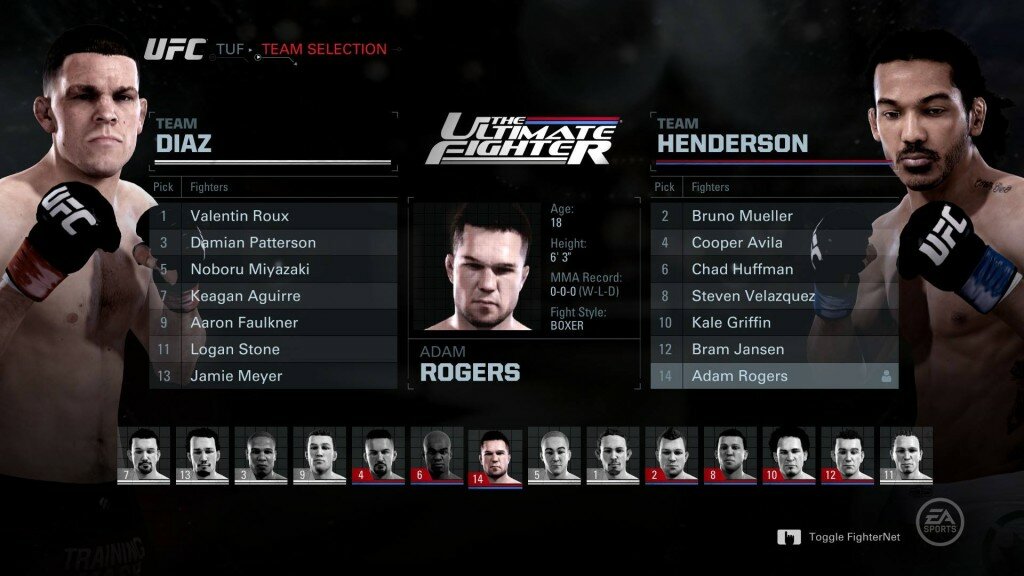Choose Damian Patterson row
Viewport: 1024px width, 576px height.
pyautogui.click(x=272, y=243)
